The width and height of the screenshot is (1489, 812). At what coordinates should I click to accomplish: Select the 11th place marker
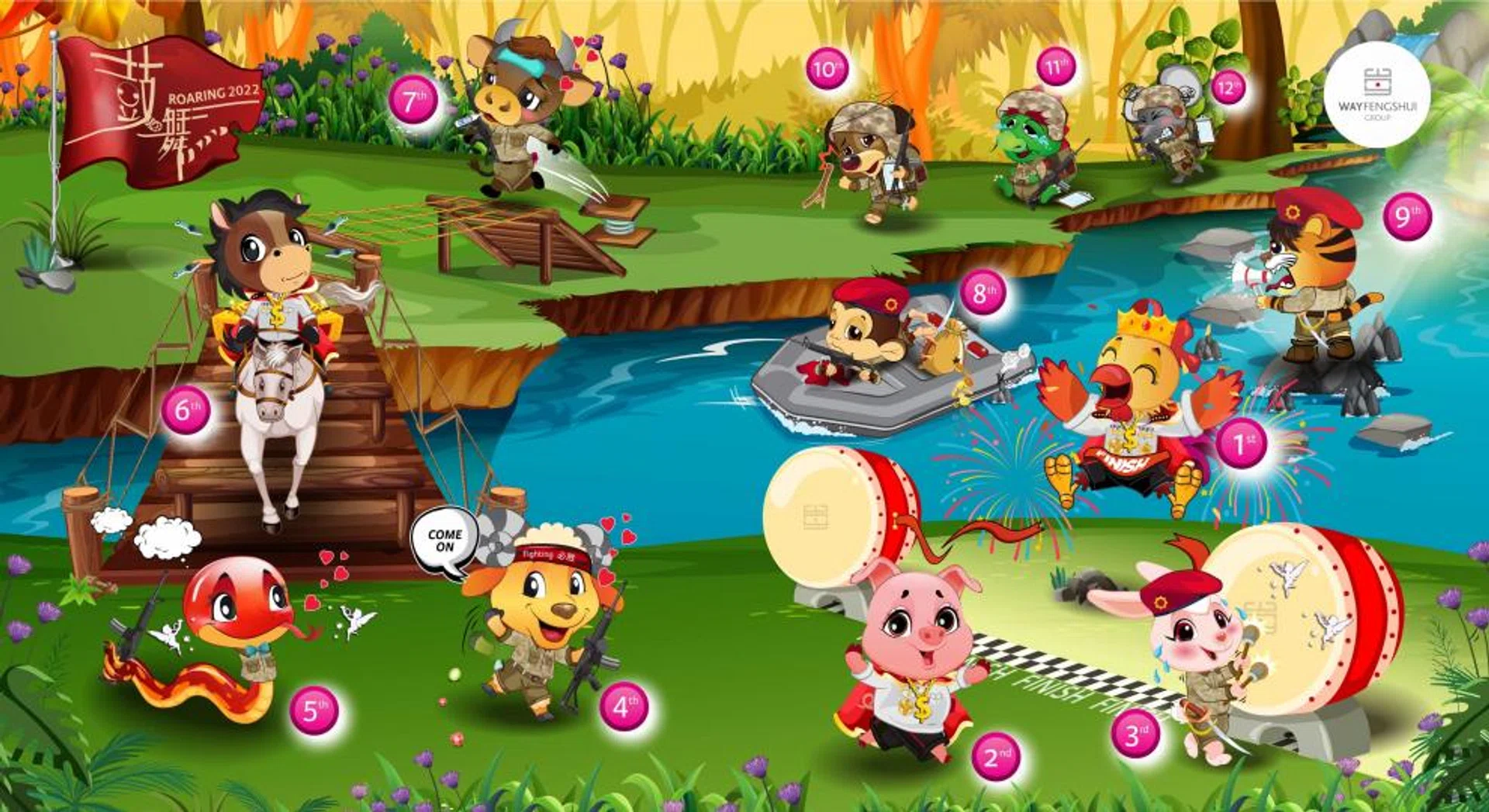tap(1055, 68)
